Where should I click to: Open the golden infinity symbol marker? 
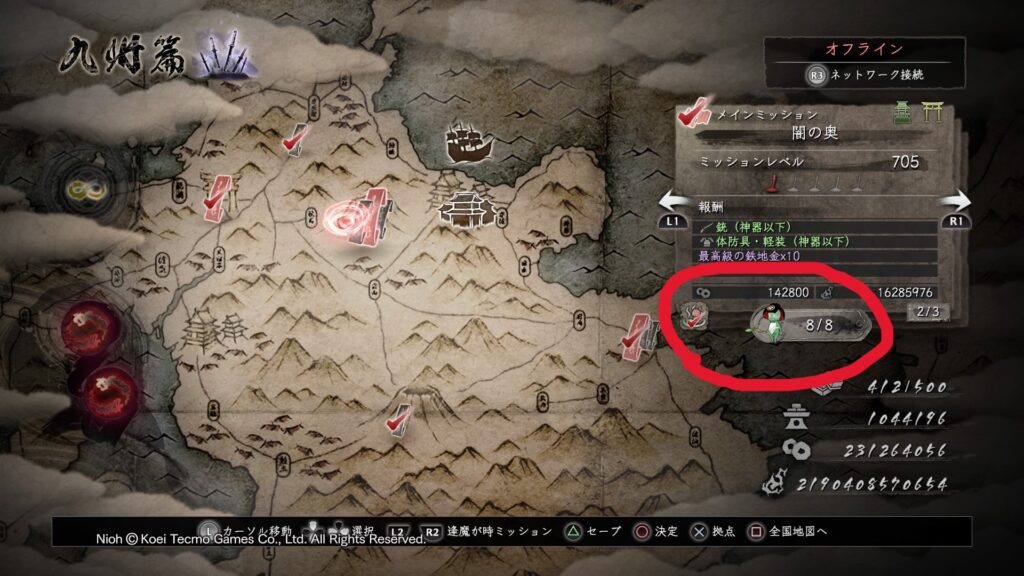80,188
